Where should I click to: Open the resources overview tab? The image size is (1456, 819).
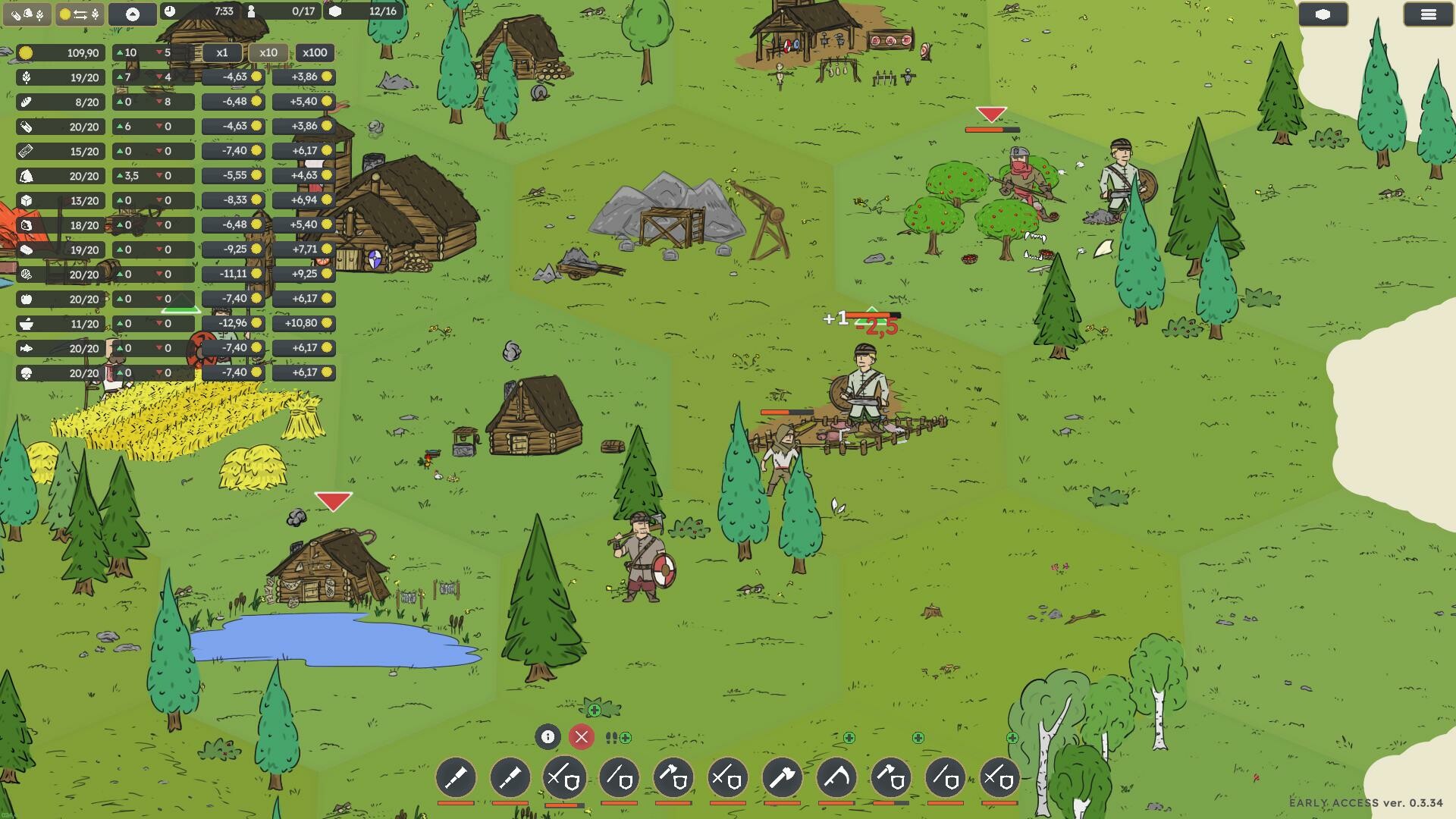[27, 14]
